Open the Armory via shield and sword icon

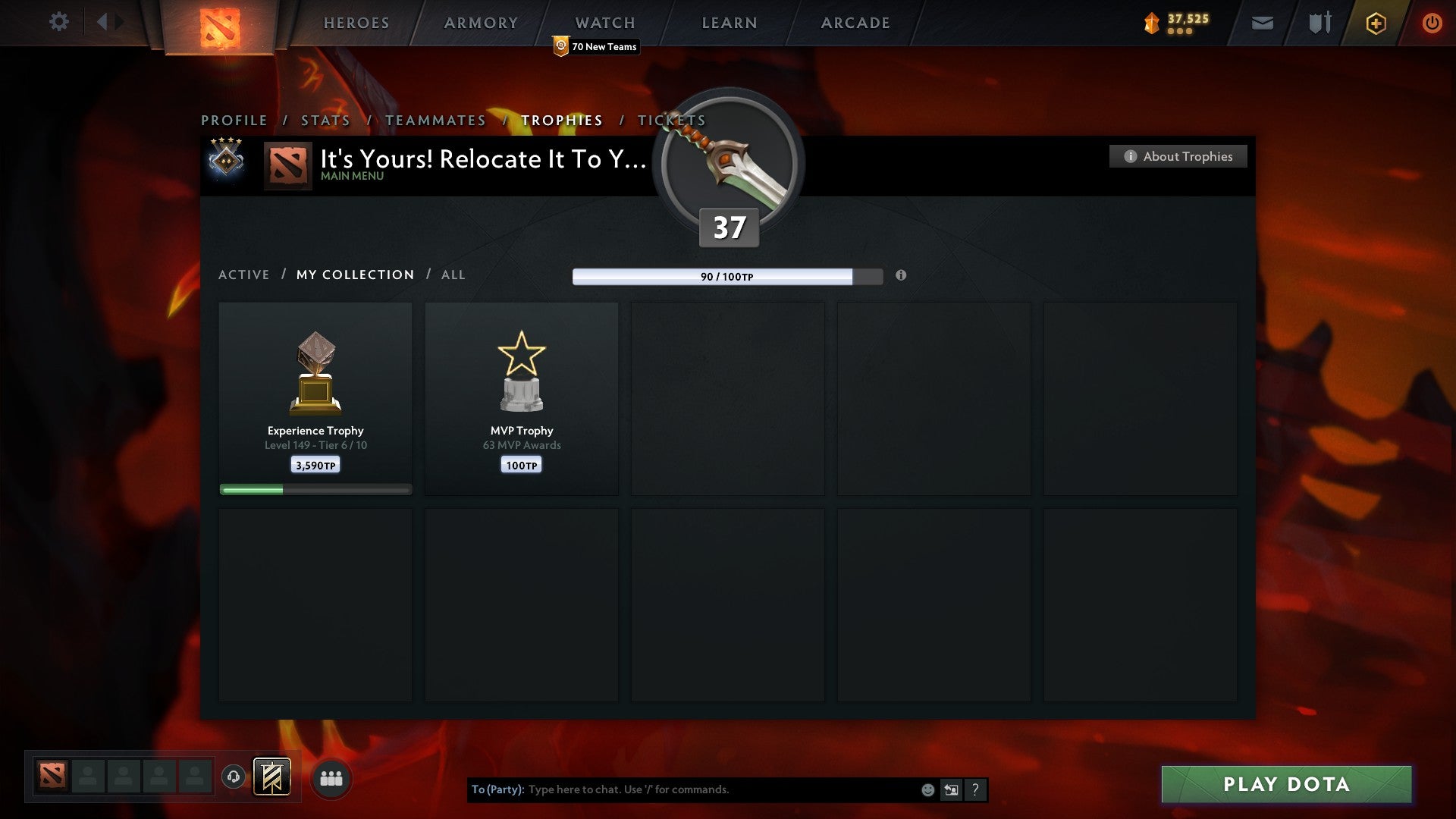(x=1319, y=23)
